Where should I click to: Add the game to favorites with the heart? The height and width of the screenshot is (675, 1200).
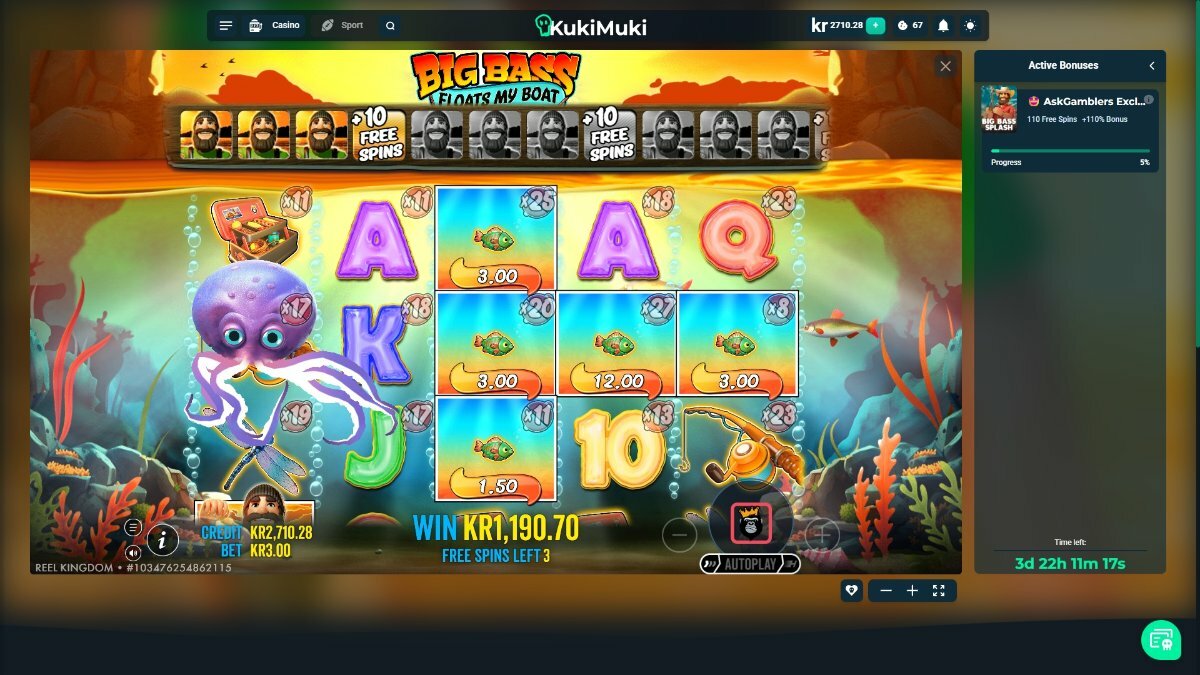click(851, 591)
